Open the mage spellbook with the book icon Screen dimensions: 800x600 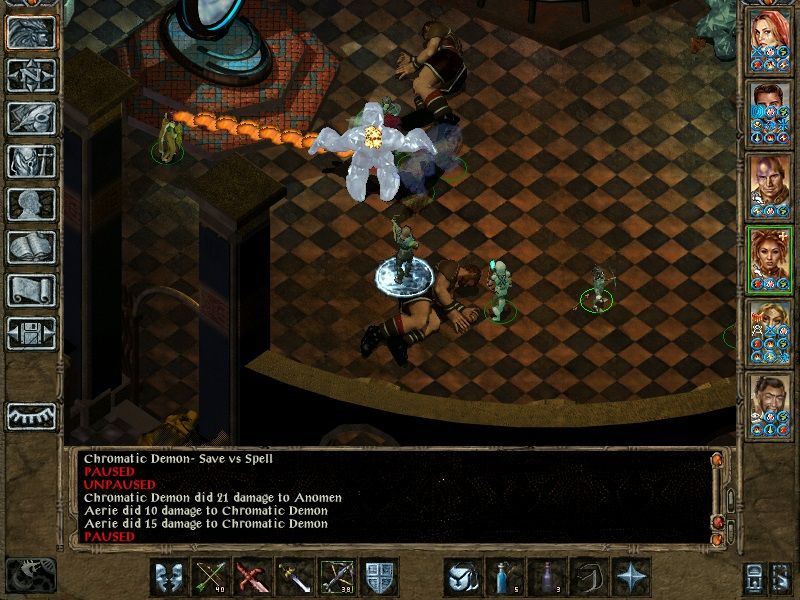point(30,248)
